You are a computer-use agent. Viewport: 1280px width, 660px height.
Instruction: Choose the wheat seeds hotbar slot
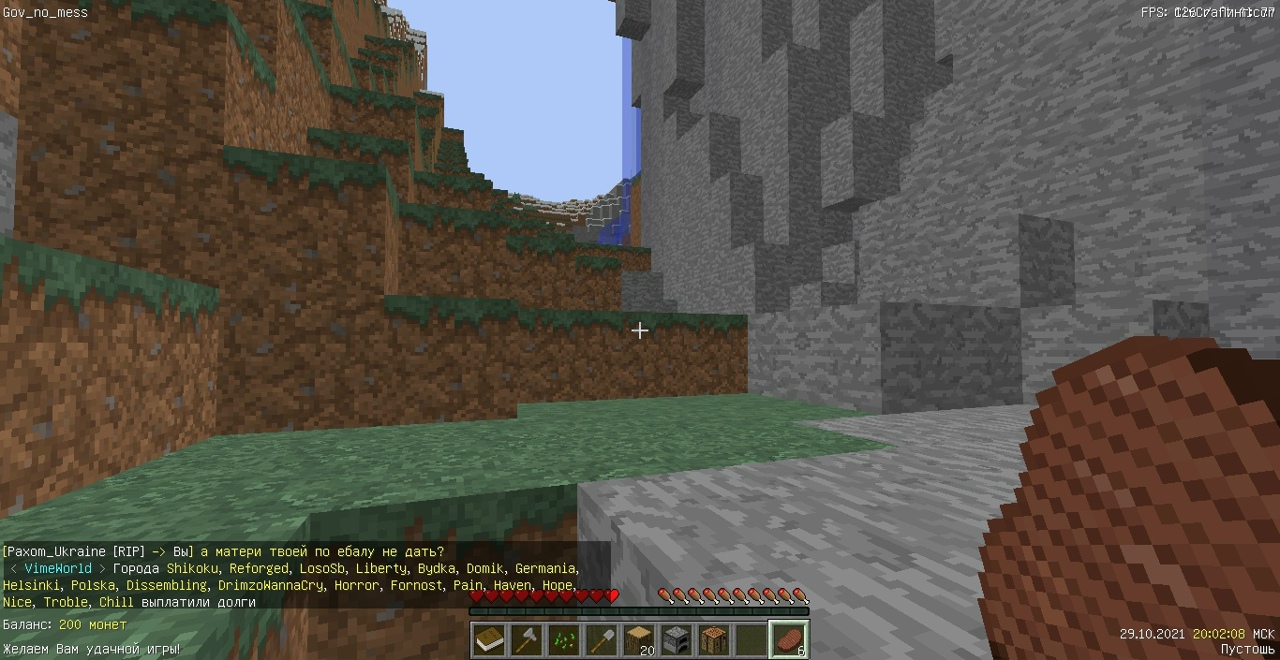click(x=564, y=639)
